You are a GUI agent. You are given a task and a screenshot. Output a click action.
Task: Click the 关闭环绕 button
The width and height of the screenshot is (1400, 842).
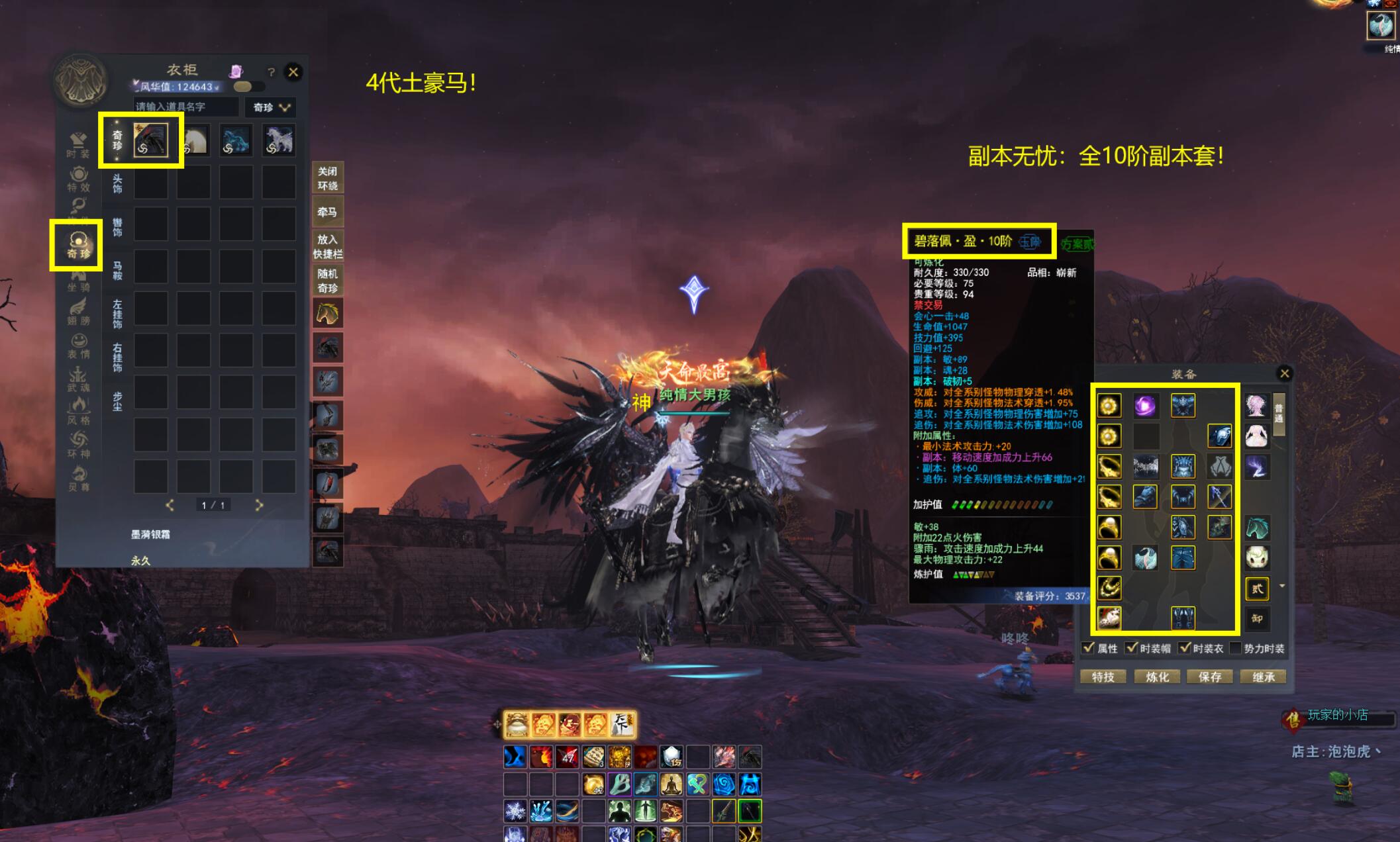(327, 178)
